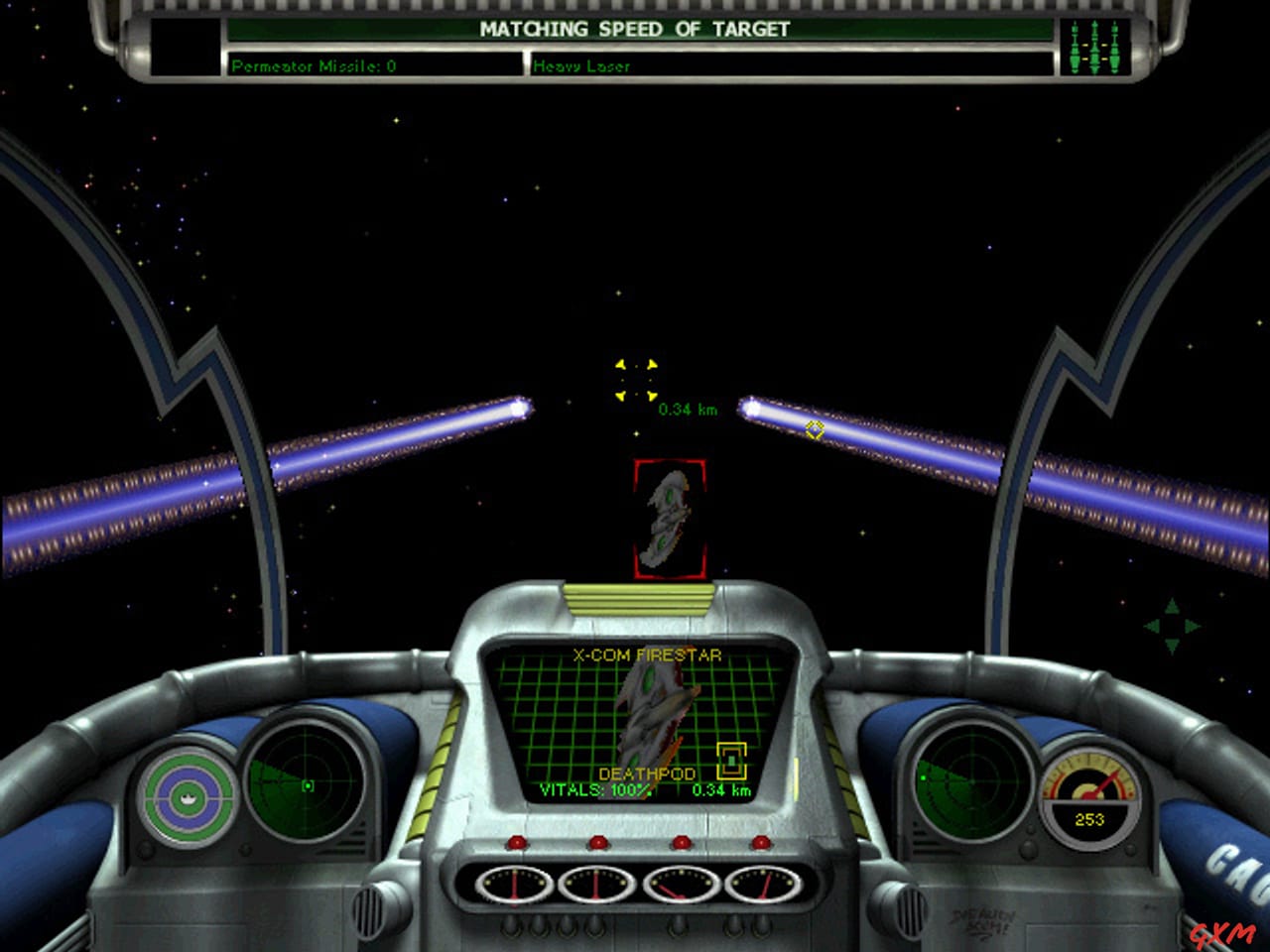Click the middle indicator lever in top-right panel
The width and height of the screenshot is (1270, 952).
point(1094,45)
